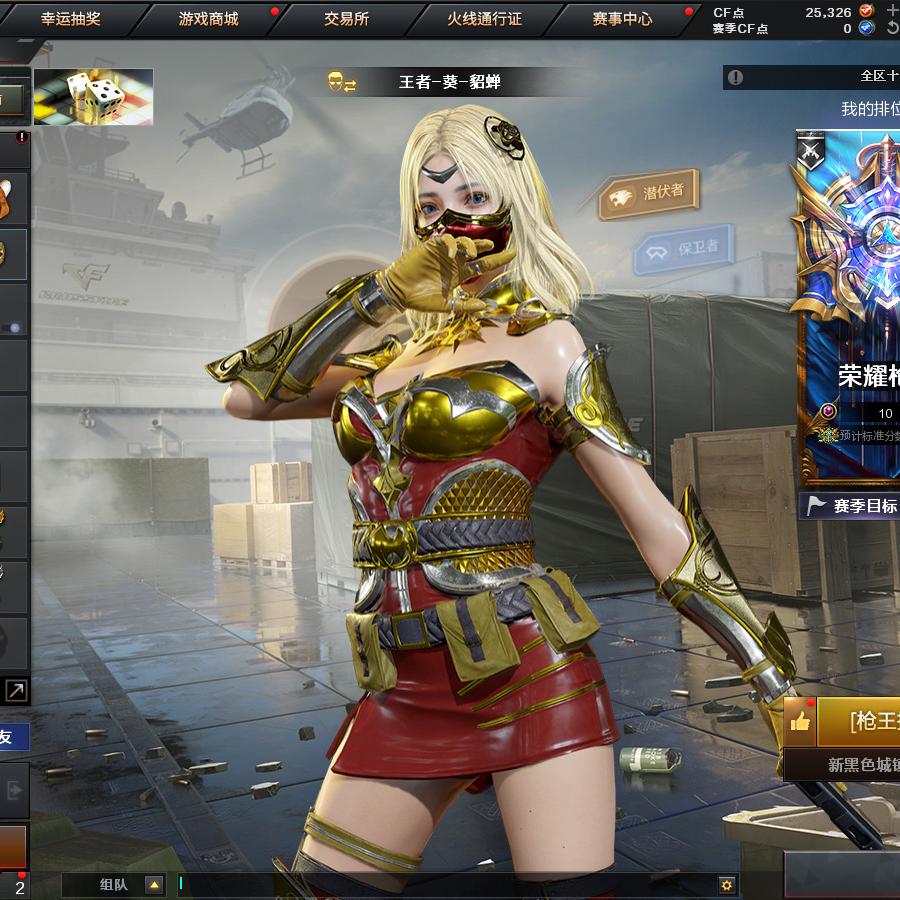This screenshot has width=900, height=900.
Task: Select the 保卫者 faction tag
Action: [685, 249]
